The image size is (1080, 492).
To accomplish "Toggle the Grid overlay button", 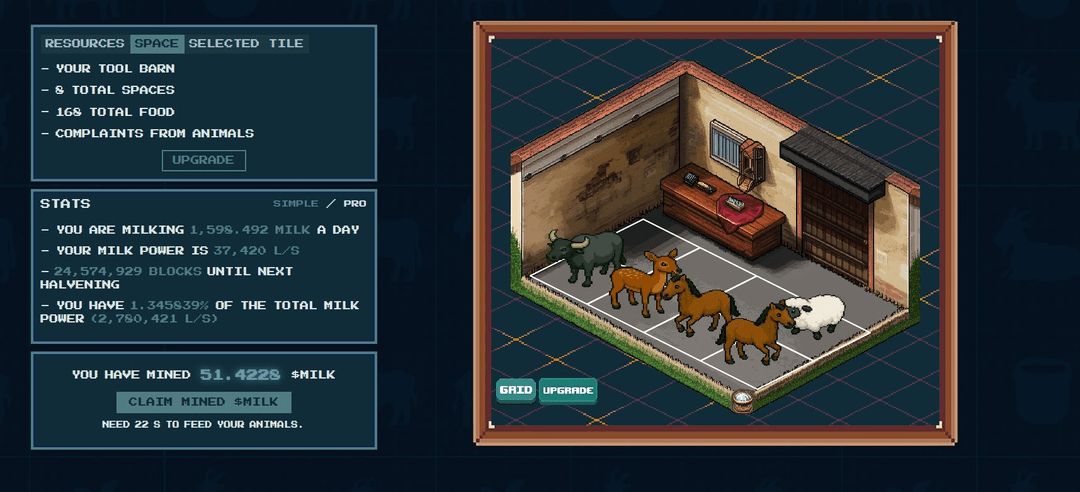I will click(516, 390).
